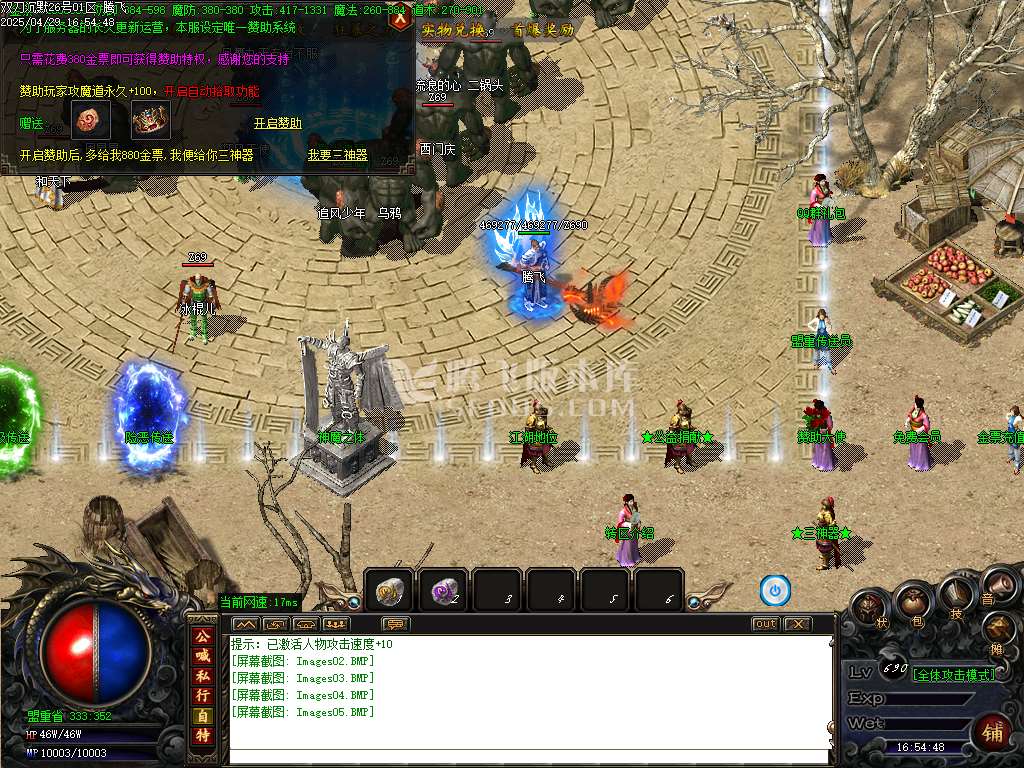Open the 状 character status panel
This screenshot has height=768, width=1024.
click(x=869, y=606)
